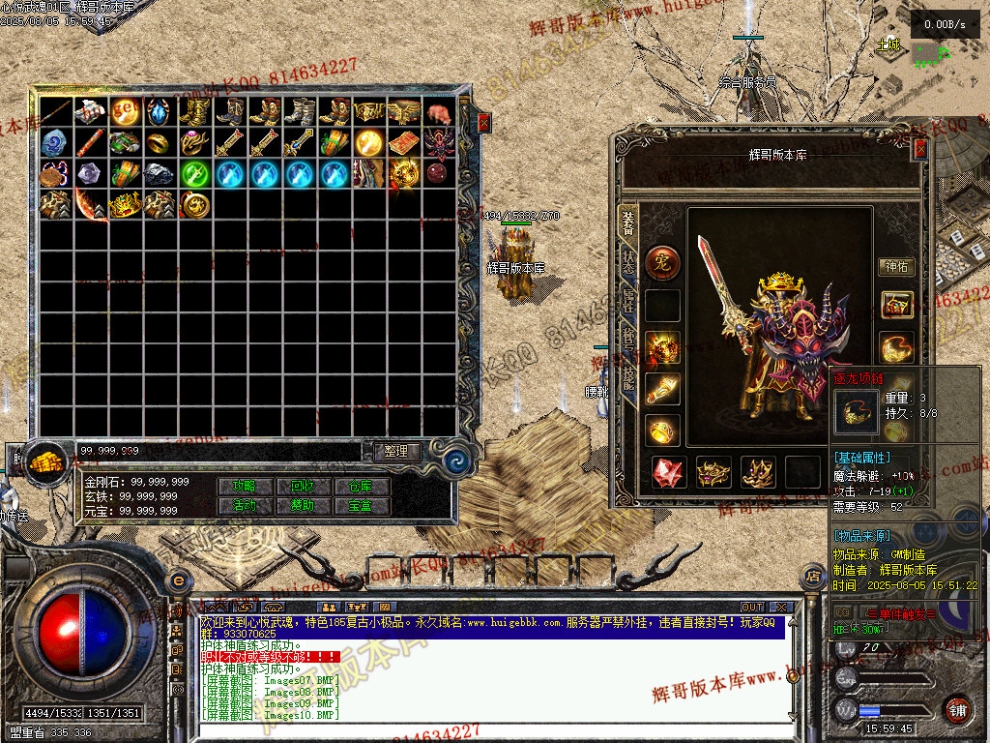The width and height of the screenshot is (990, 743).
Task: Open the 宝盒 treasure box
Action: tap(361, 505)
